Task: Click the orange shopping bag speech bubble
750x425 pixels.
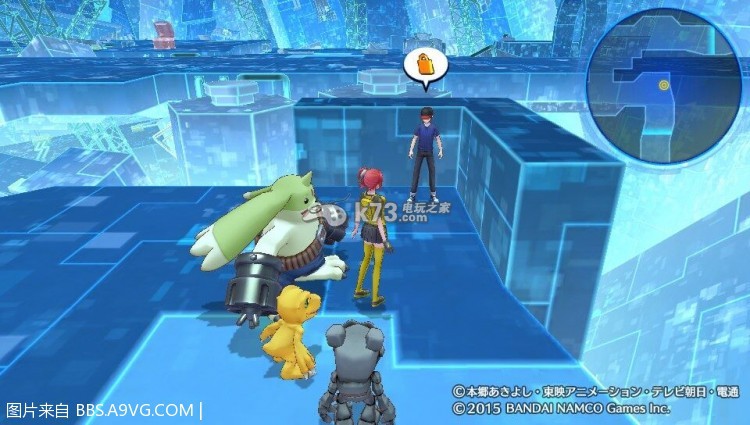Action: pyautogui.click(x=423, y=66)
